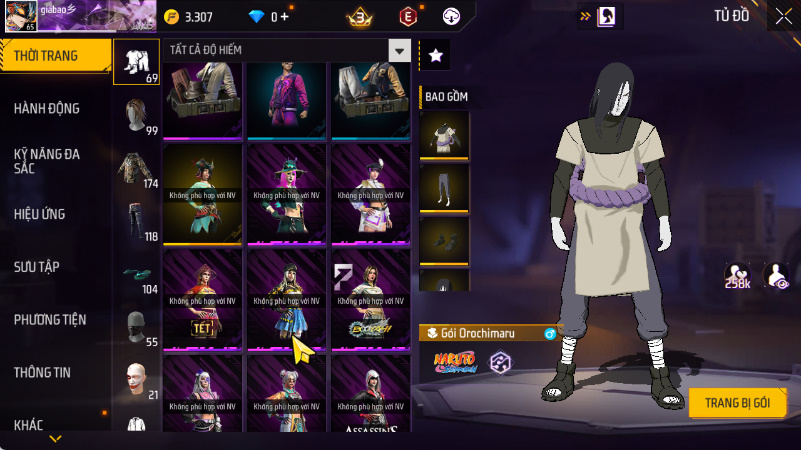Image resolution: width=801 pixels, height=450 pixels.
Task: Open the Tất Cả Độ Hiếm rarity dropdown
Action: [x=399, y=50]
